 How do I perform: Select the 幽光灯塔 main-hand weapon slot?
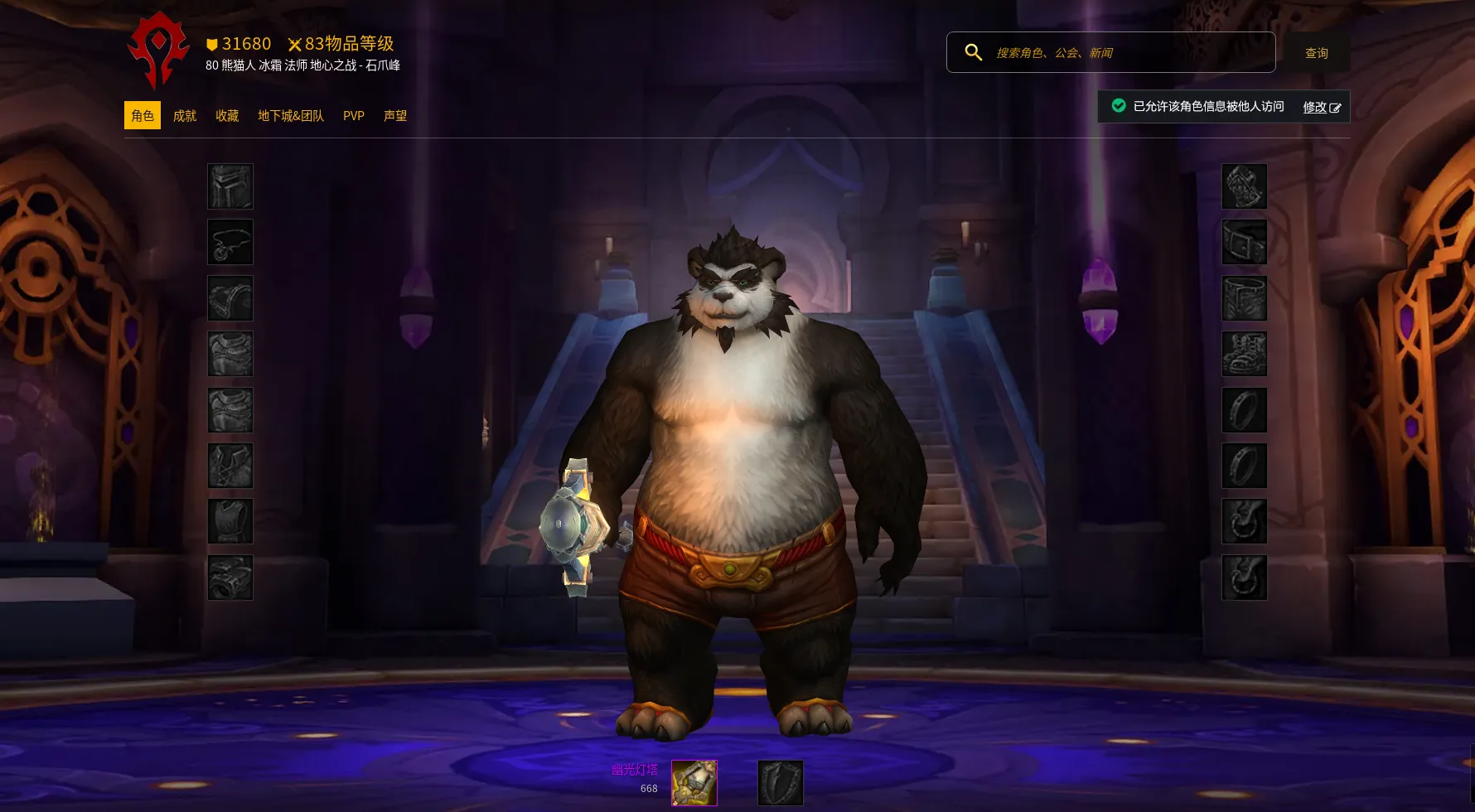pos(694,783)
